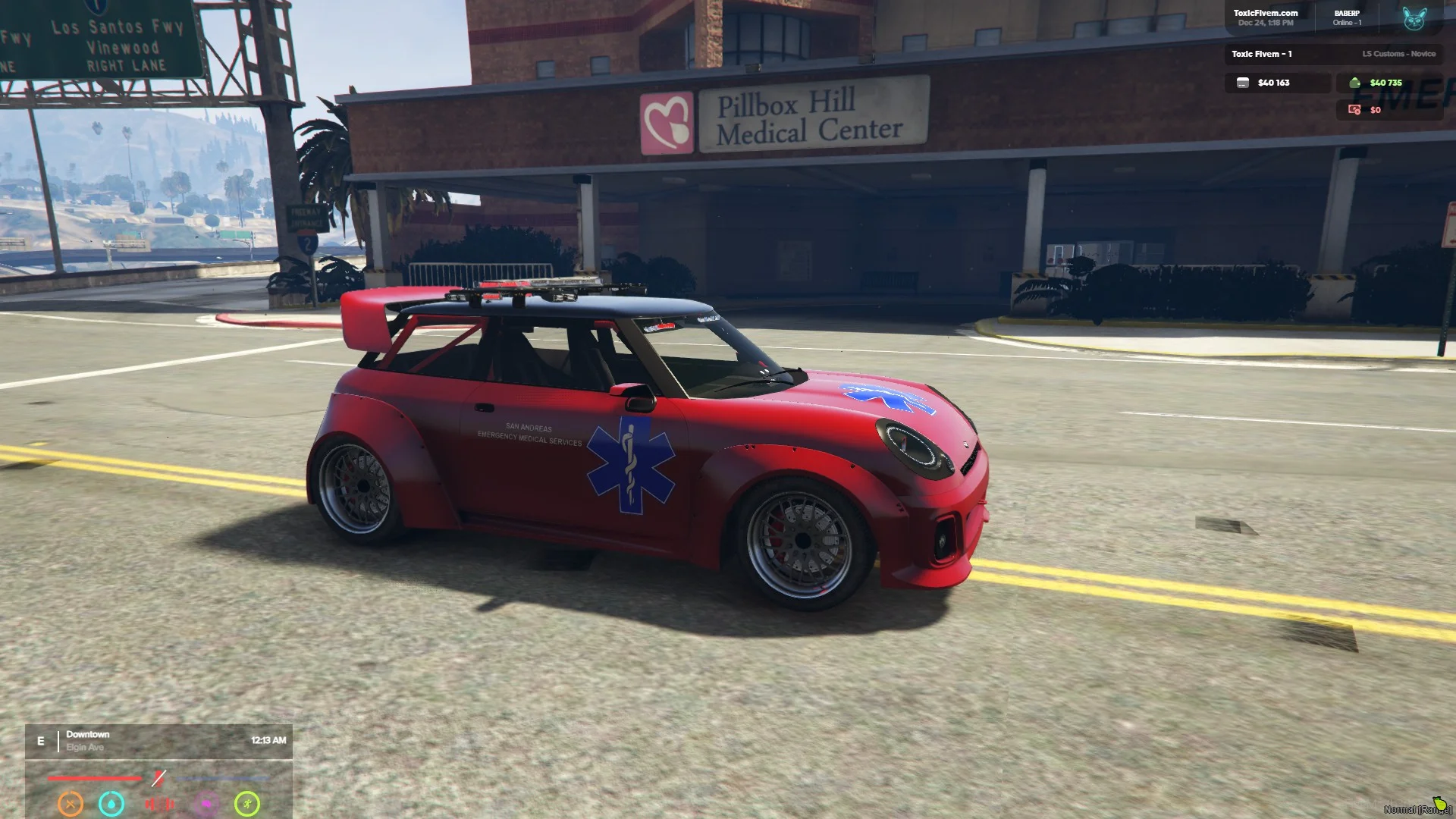Screen dimensions: 1456x819
Task: Click the cyan thirst droplet icon
Action: [111, 803]
